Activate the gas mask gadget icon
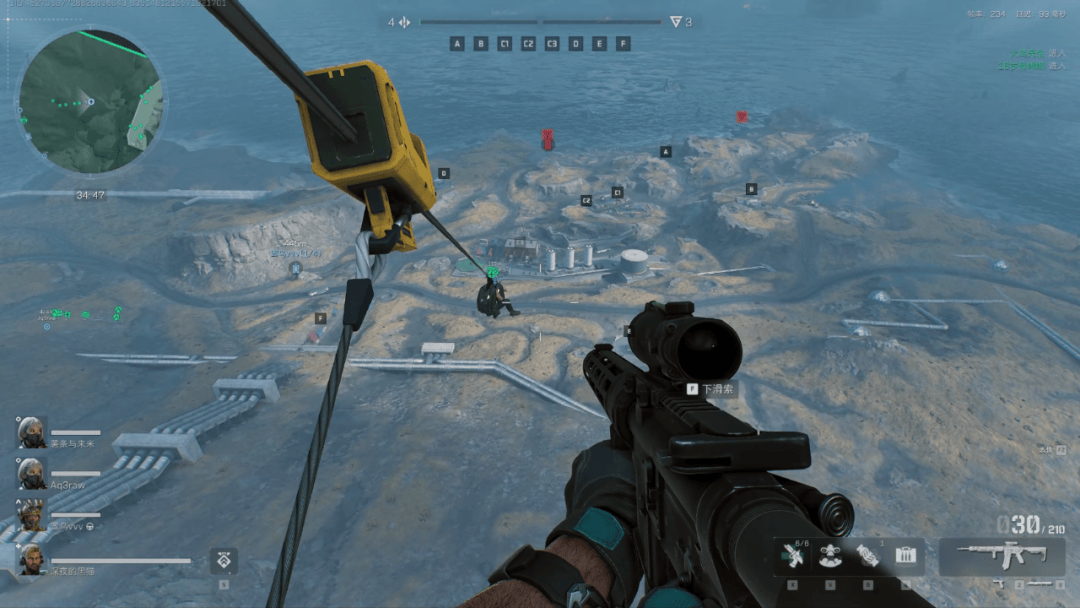The image size is (1080, 608). pos(830,556)
